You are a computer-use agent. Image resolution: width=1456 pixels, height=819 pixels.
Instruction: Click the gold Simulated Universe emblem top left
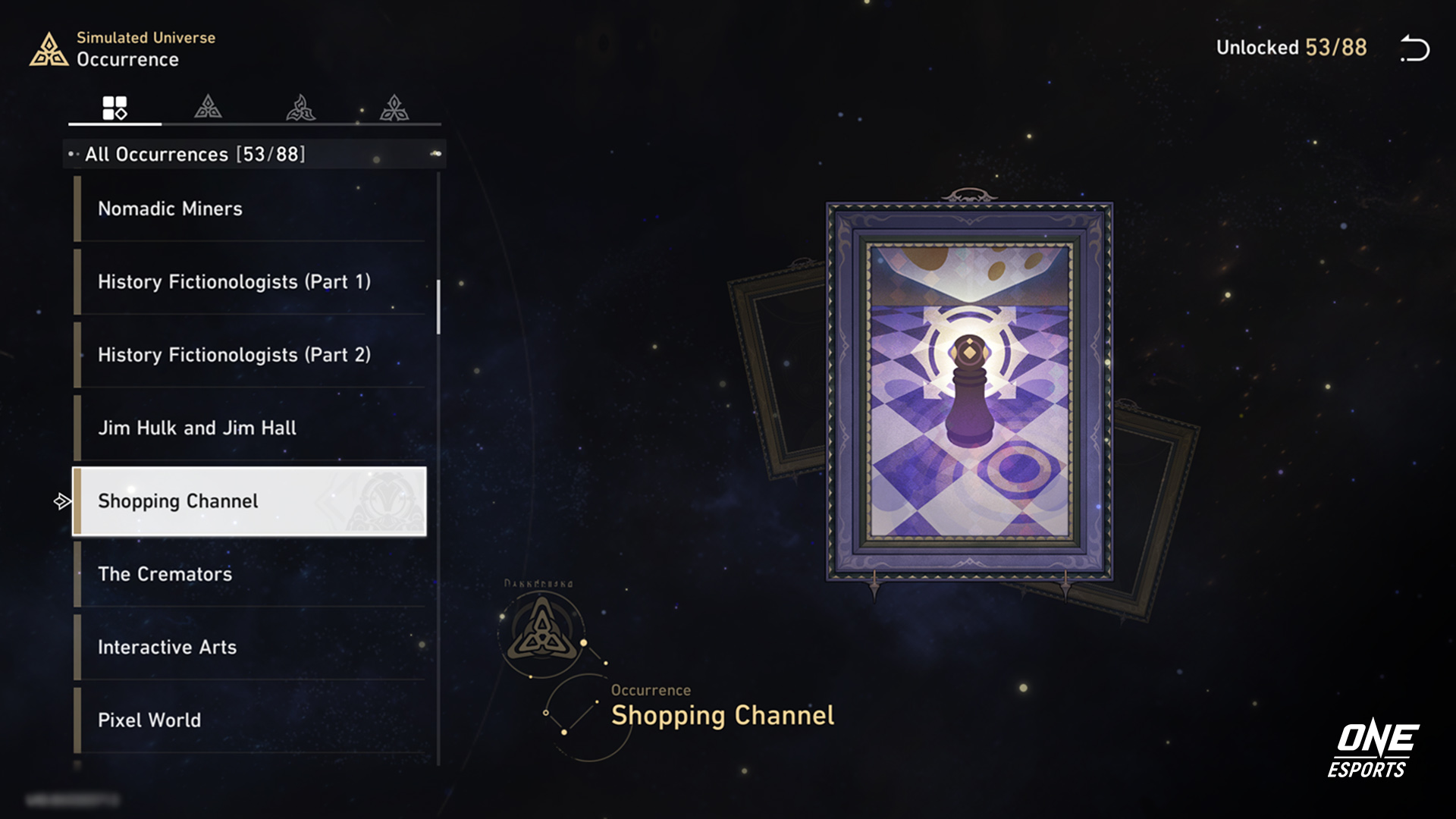click(x=51, y=49)
